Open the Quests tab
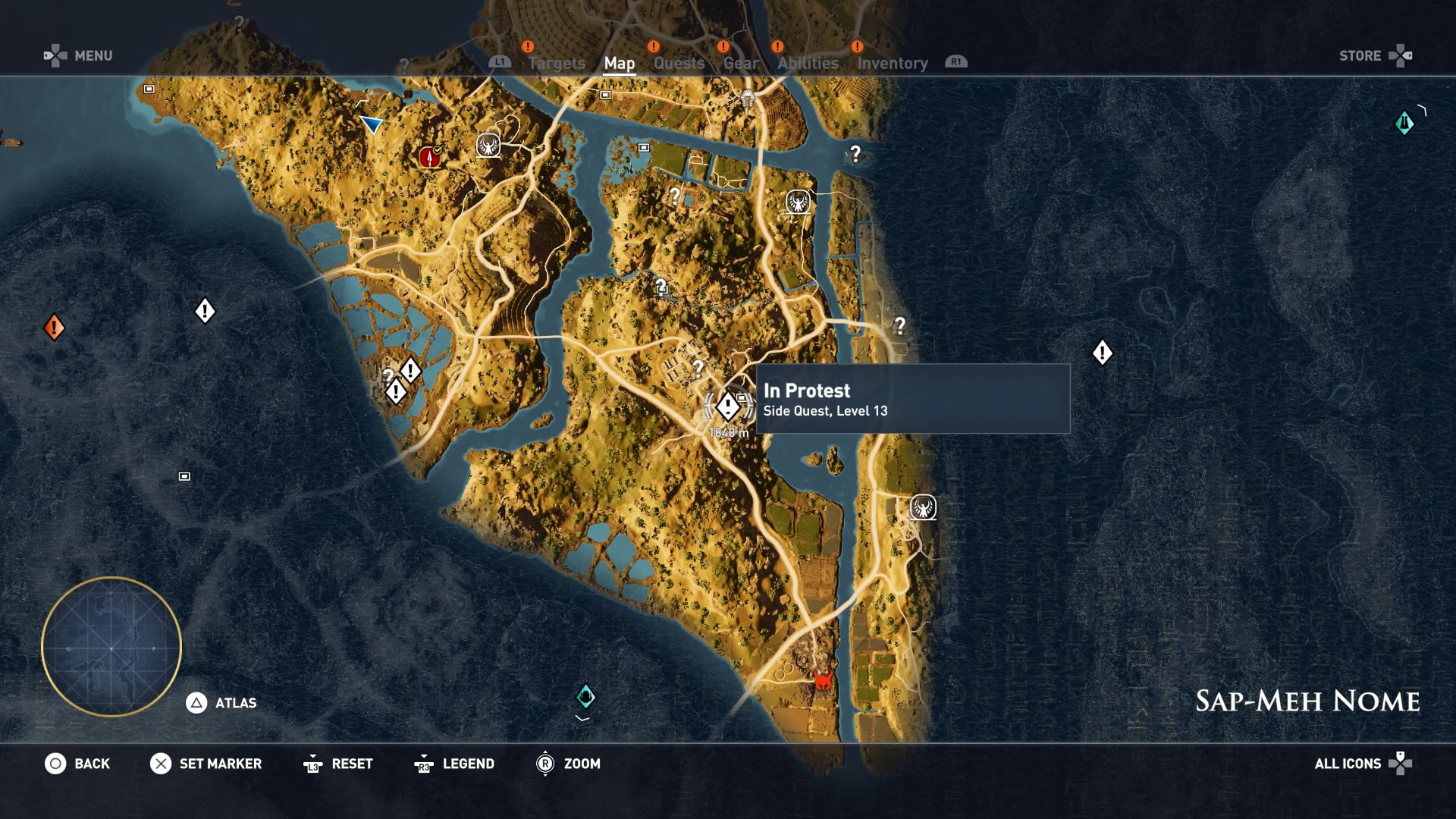Screen dimensions: 1456x819 click(679, 64)
